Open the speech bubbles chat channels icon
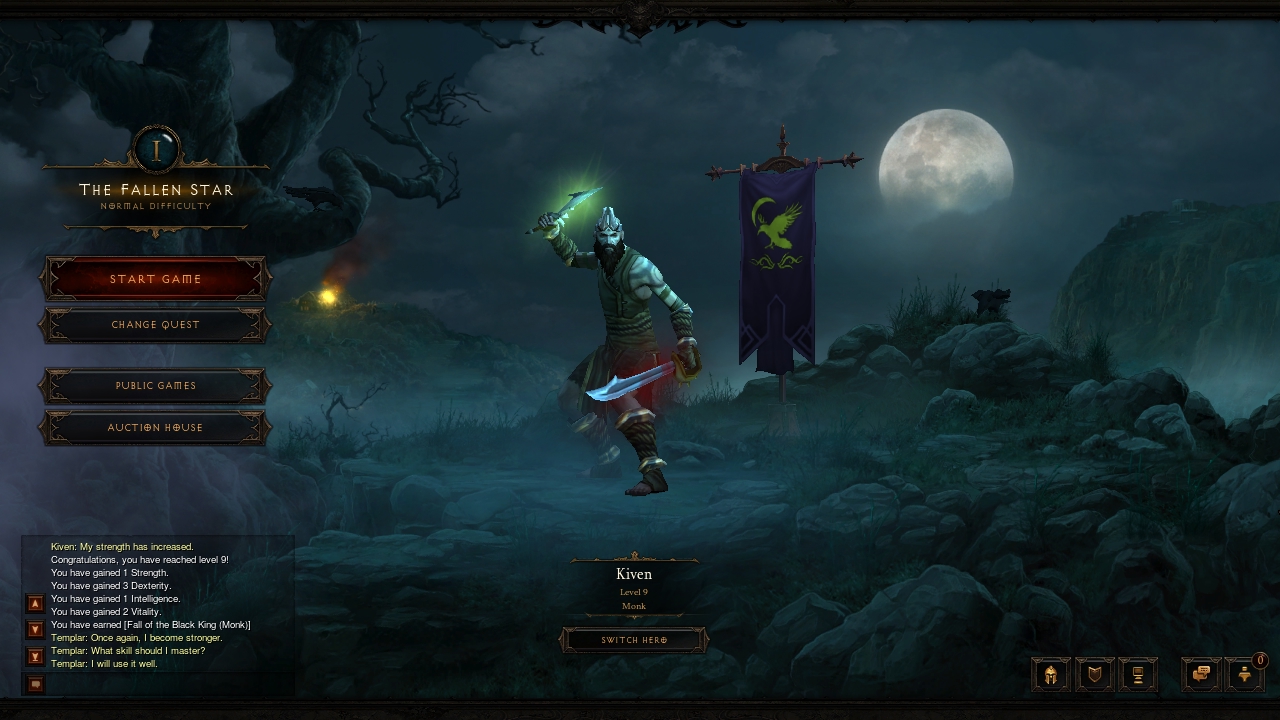 1202,675
